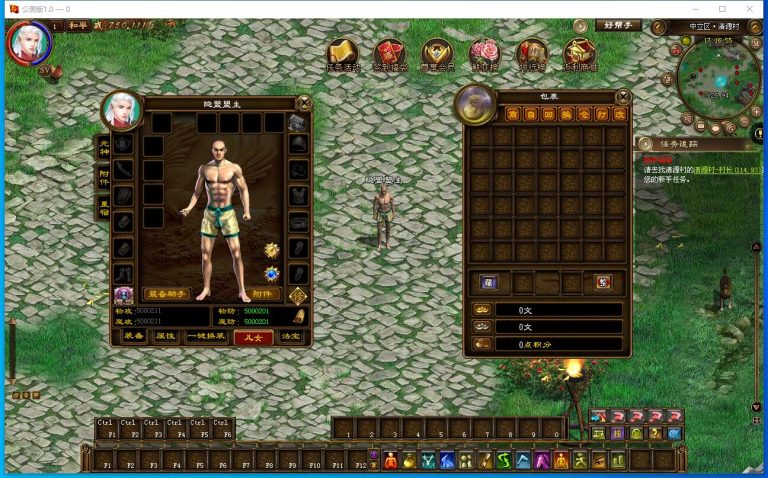Image resolution: width=768 pixels, height=478 pixels.
Task: Click the pink rose icon
Action: [484, 54]
